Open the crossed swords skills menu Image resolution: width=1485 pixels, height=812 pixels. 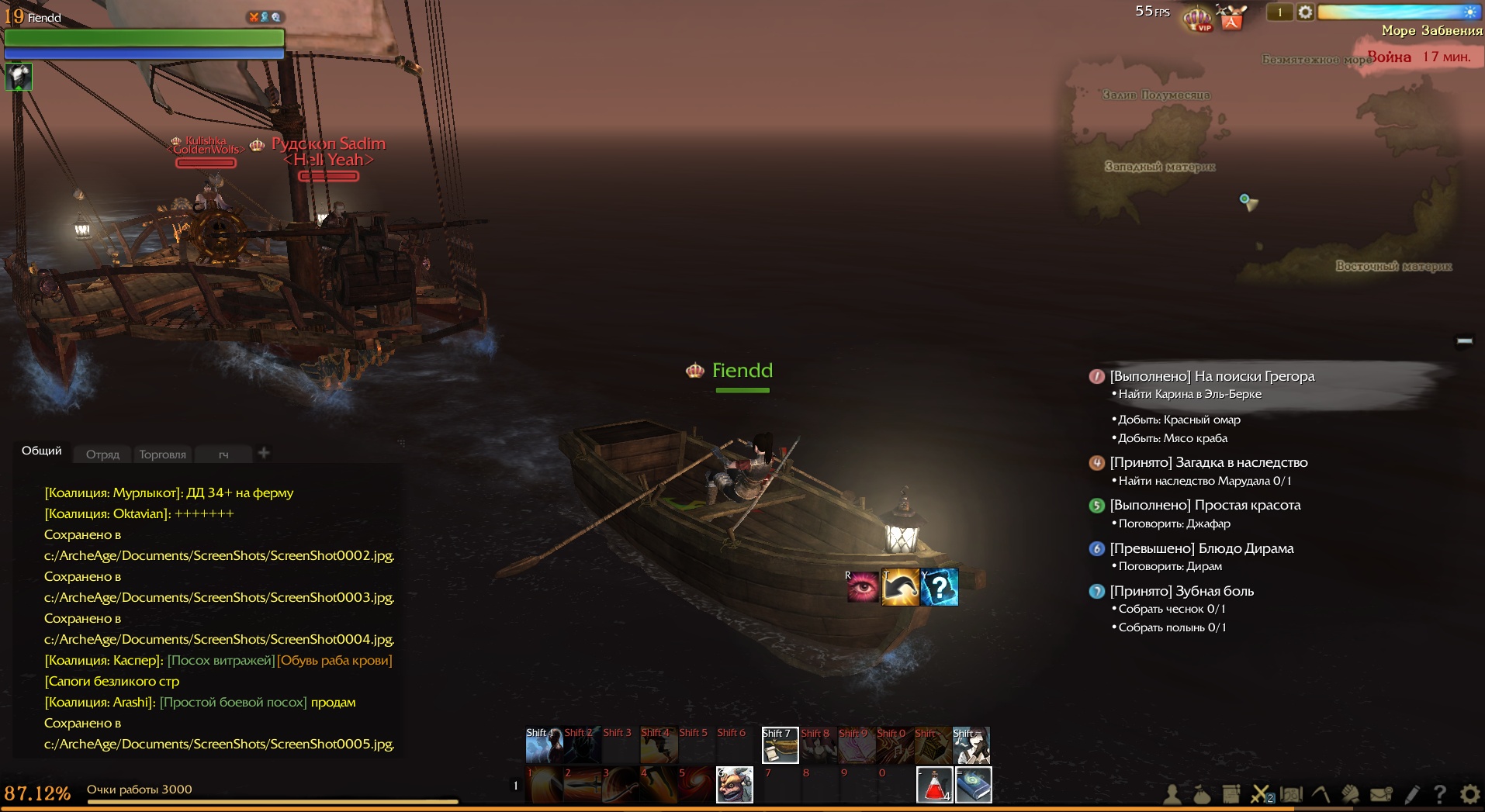tap(1261, 794)
